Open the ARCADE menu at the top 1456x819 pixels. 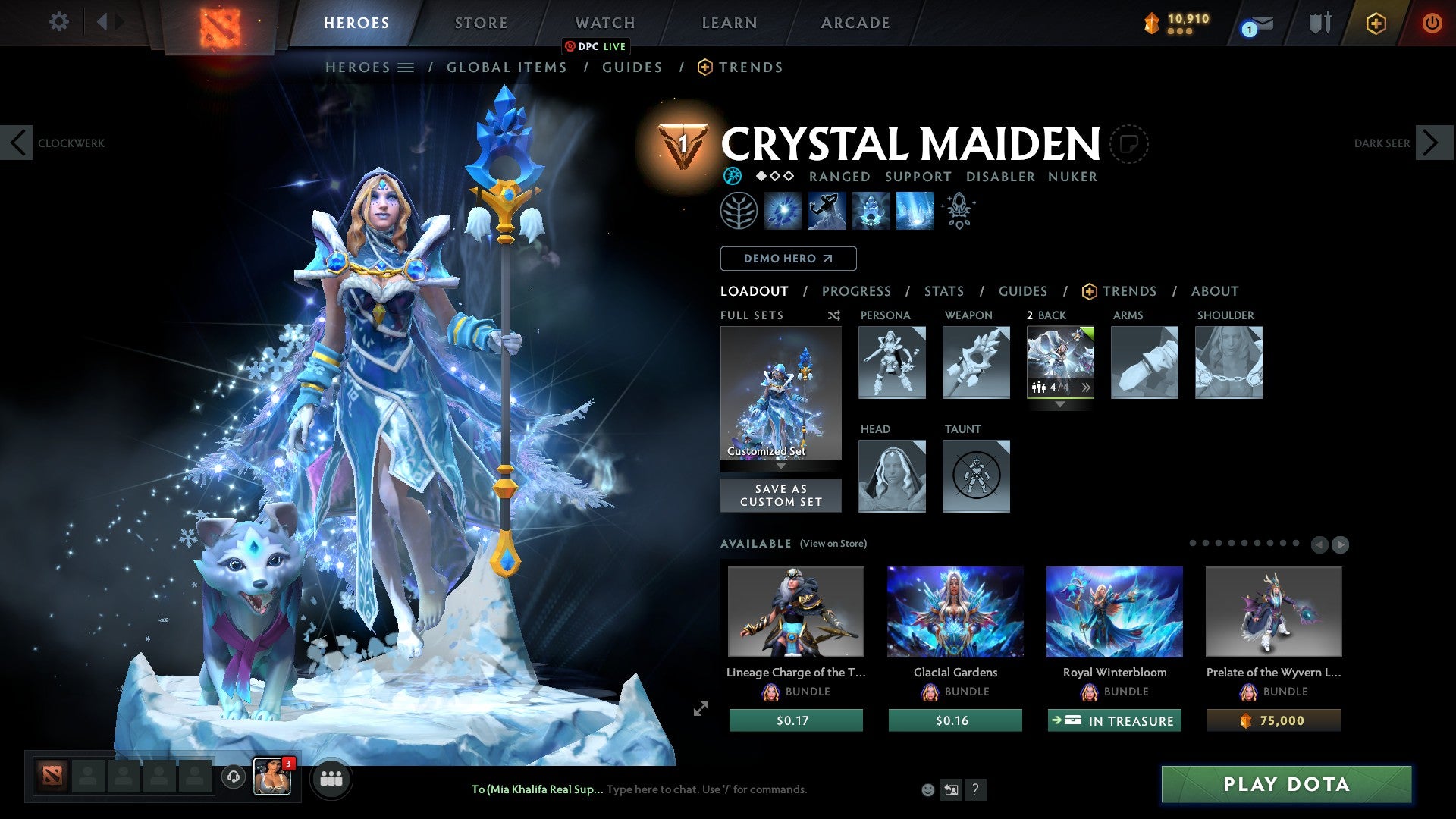tap(855, 23)
